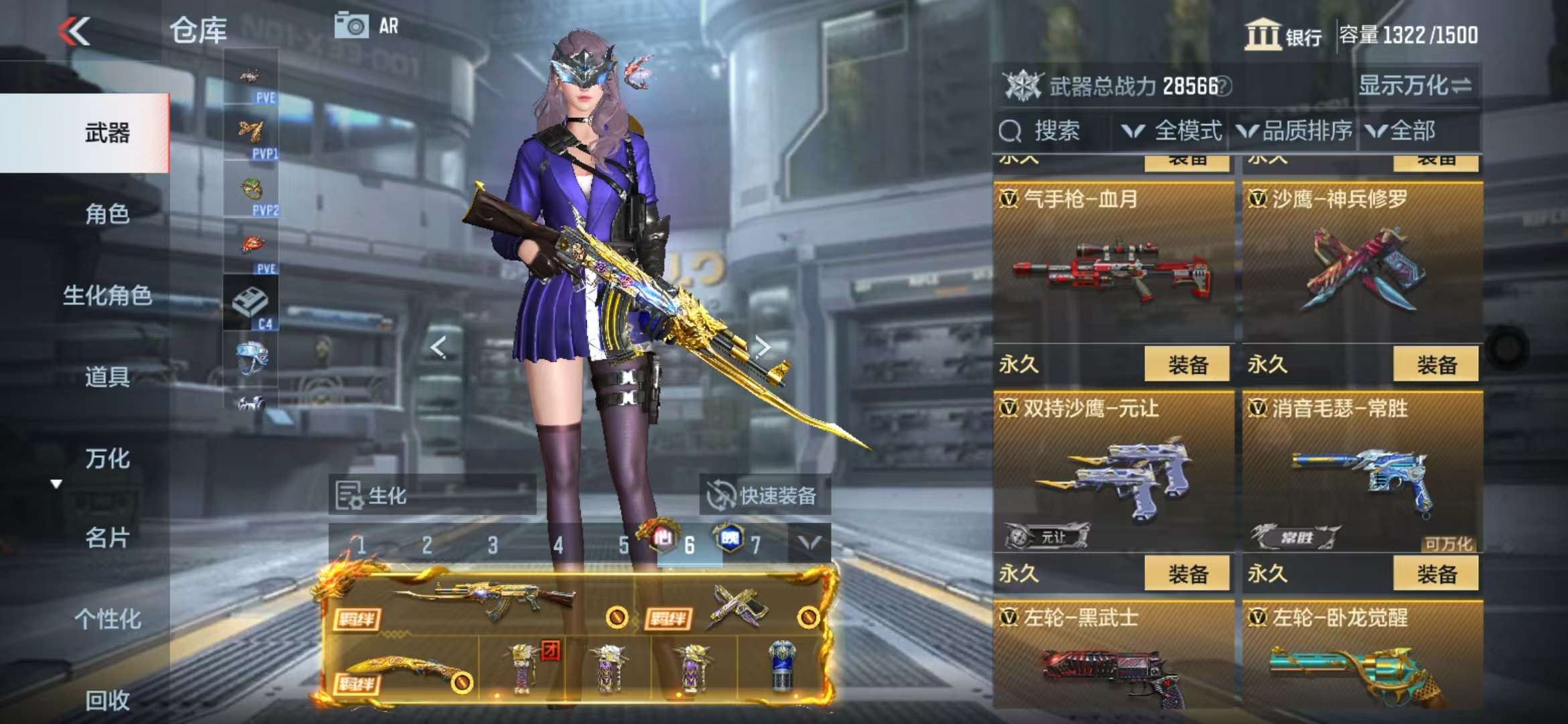
Task: Equip the 消音毛瑟-常胜 pistol
Action: pos(1436,574)
